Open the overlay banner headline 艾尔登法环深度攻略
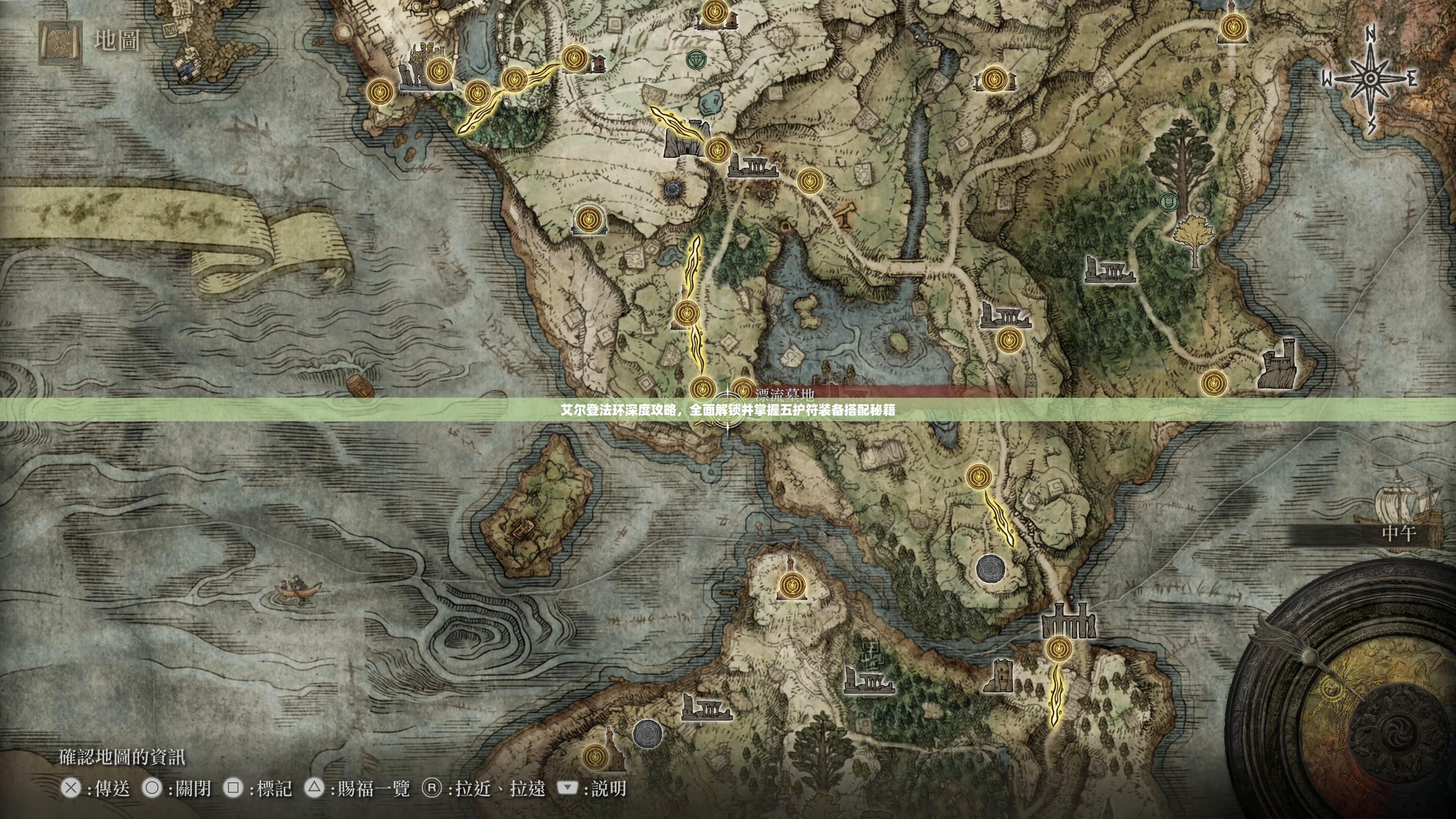This screenshot has height=819, width=1456. click(x=728, y=410)
